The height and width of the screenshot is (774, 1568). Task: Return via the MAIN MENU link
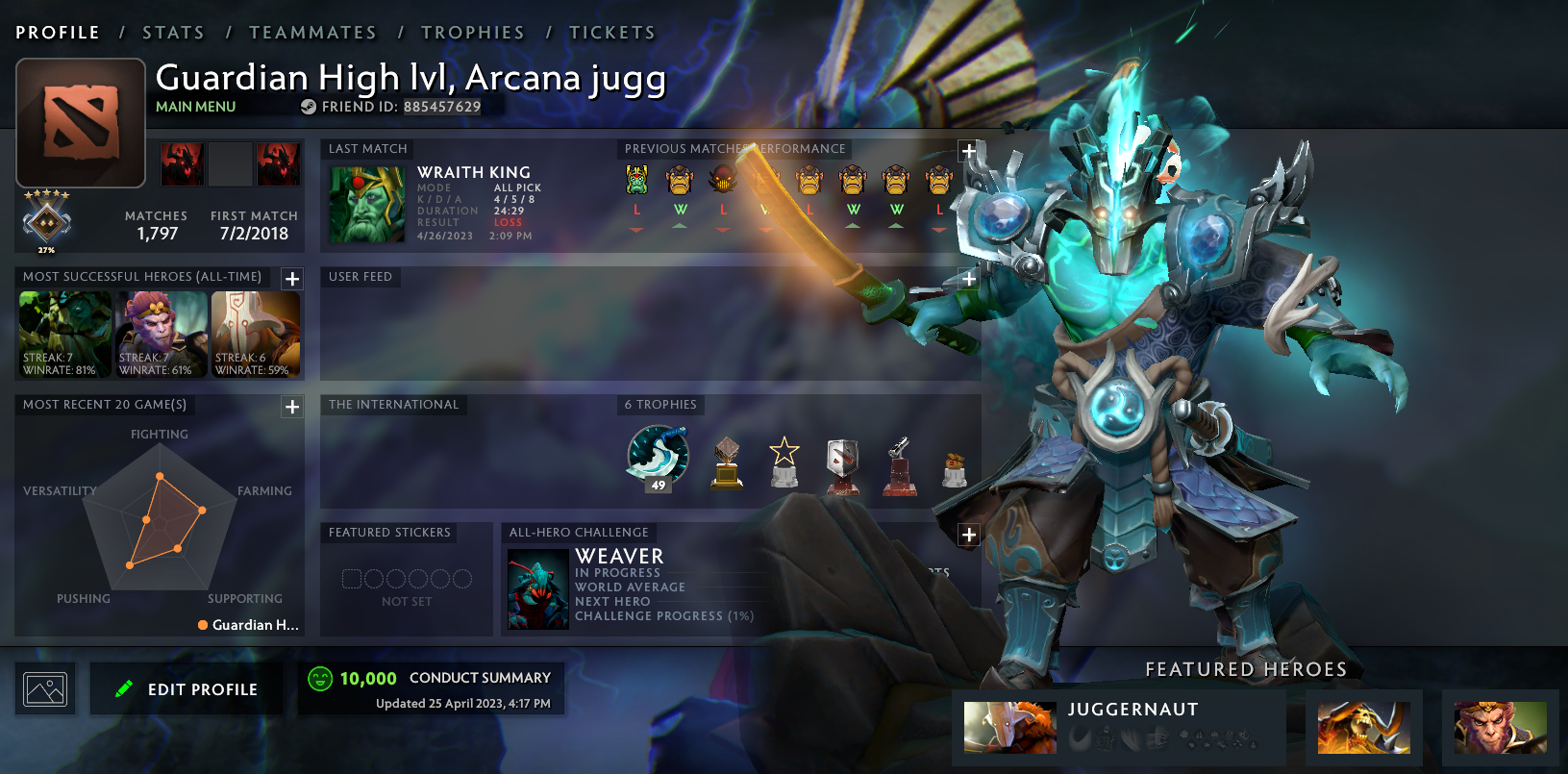click(196, 106)
